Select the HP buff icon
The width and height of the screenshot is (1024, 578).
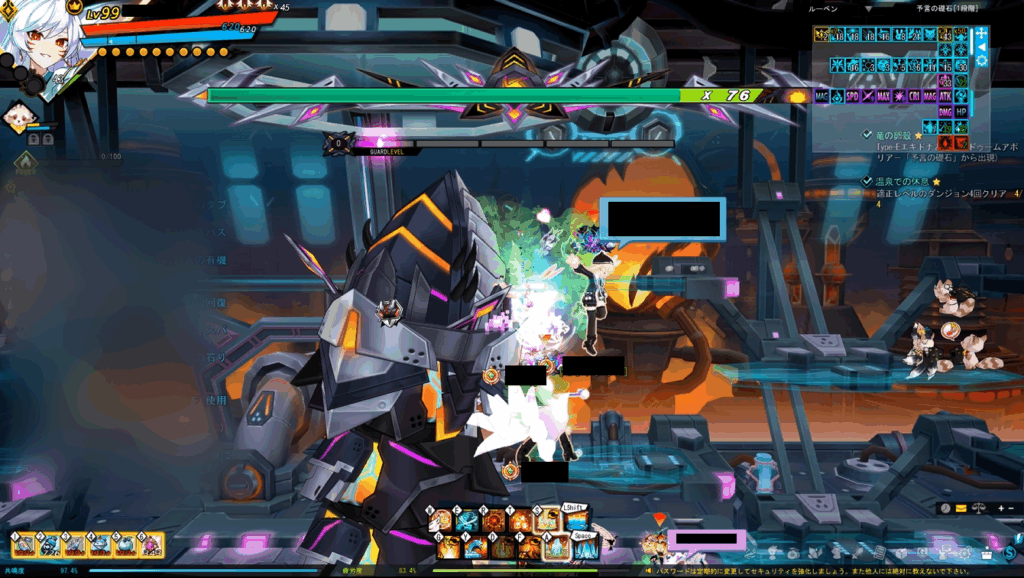point(961,112)
